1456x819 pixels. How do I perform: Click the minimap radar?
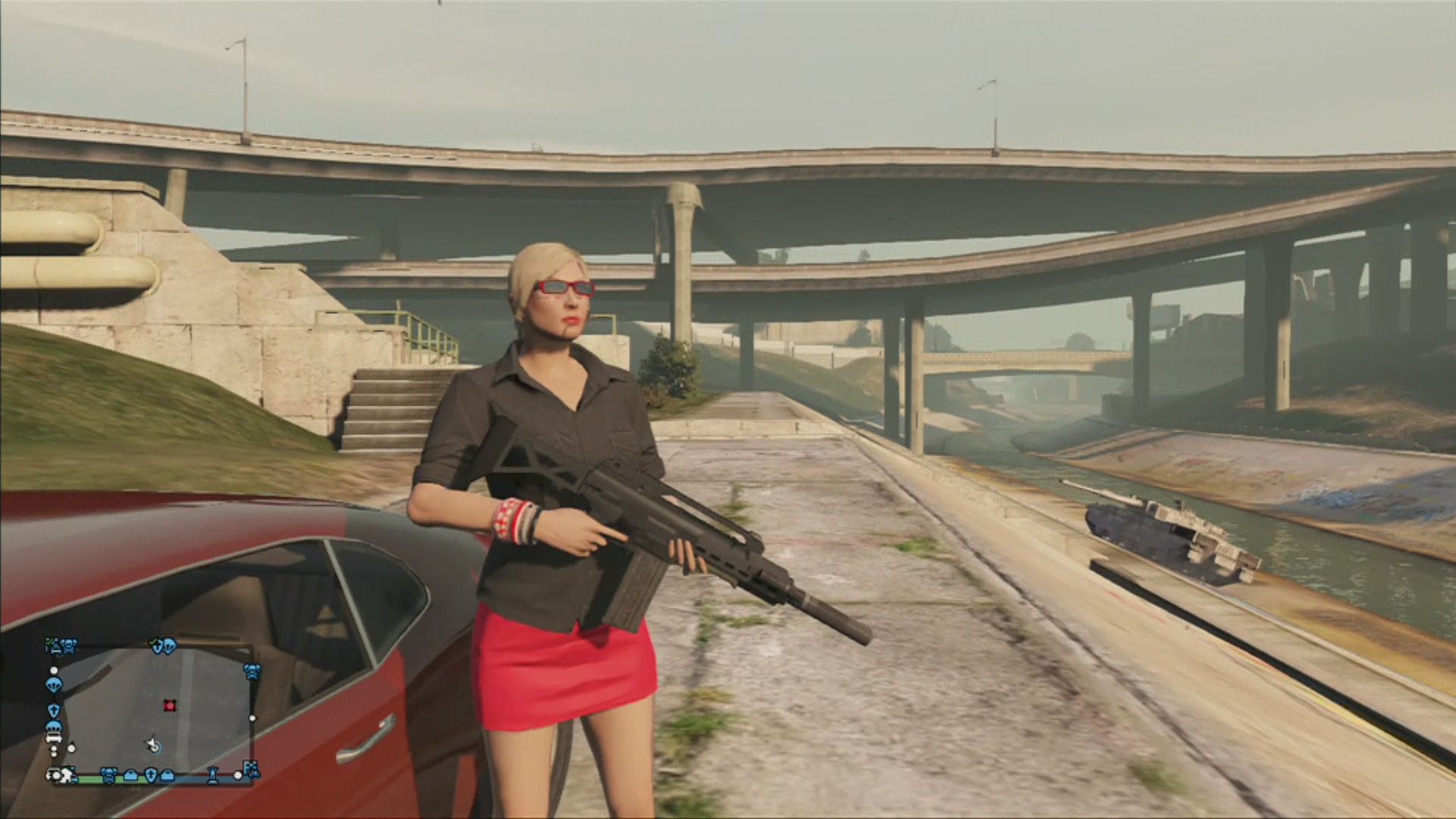tap(152, 709)
